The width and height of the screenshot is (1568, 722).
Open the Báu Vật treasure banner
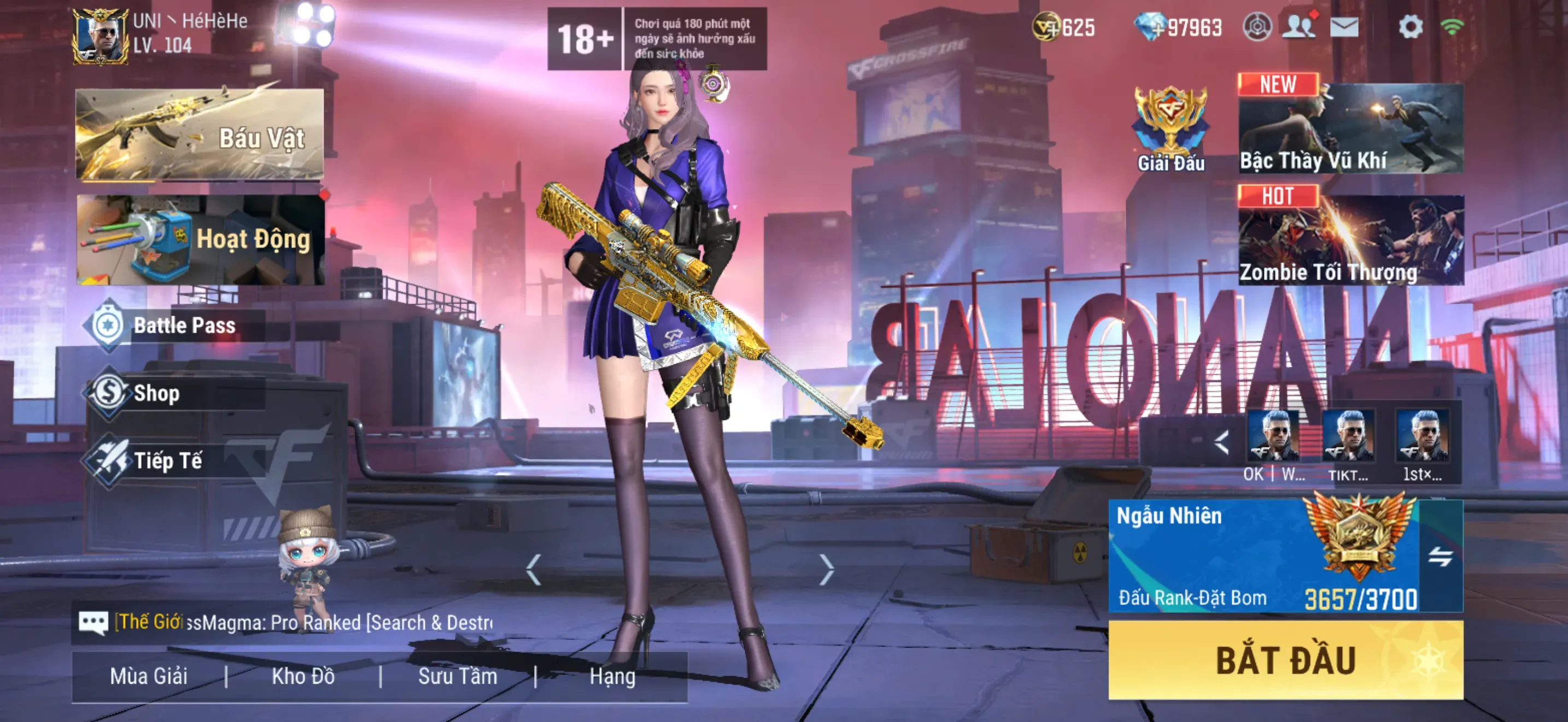point(200,135)
